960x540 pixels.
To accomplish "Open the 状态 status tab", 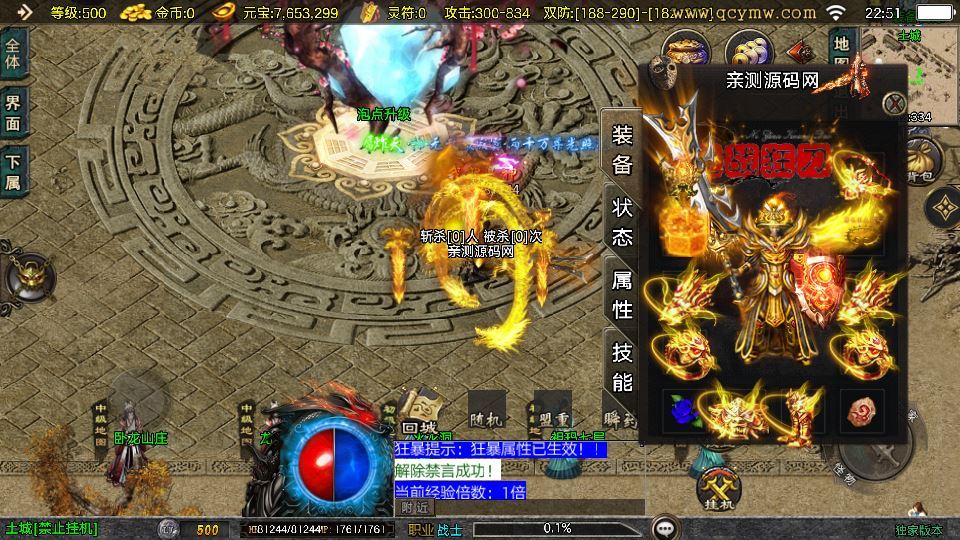I will [x=621, y=222].
